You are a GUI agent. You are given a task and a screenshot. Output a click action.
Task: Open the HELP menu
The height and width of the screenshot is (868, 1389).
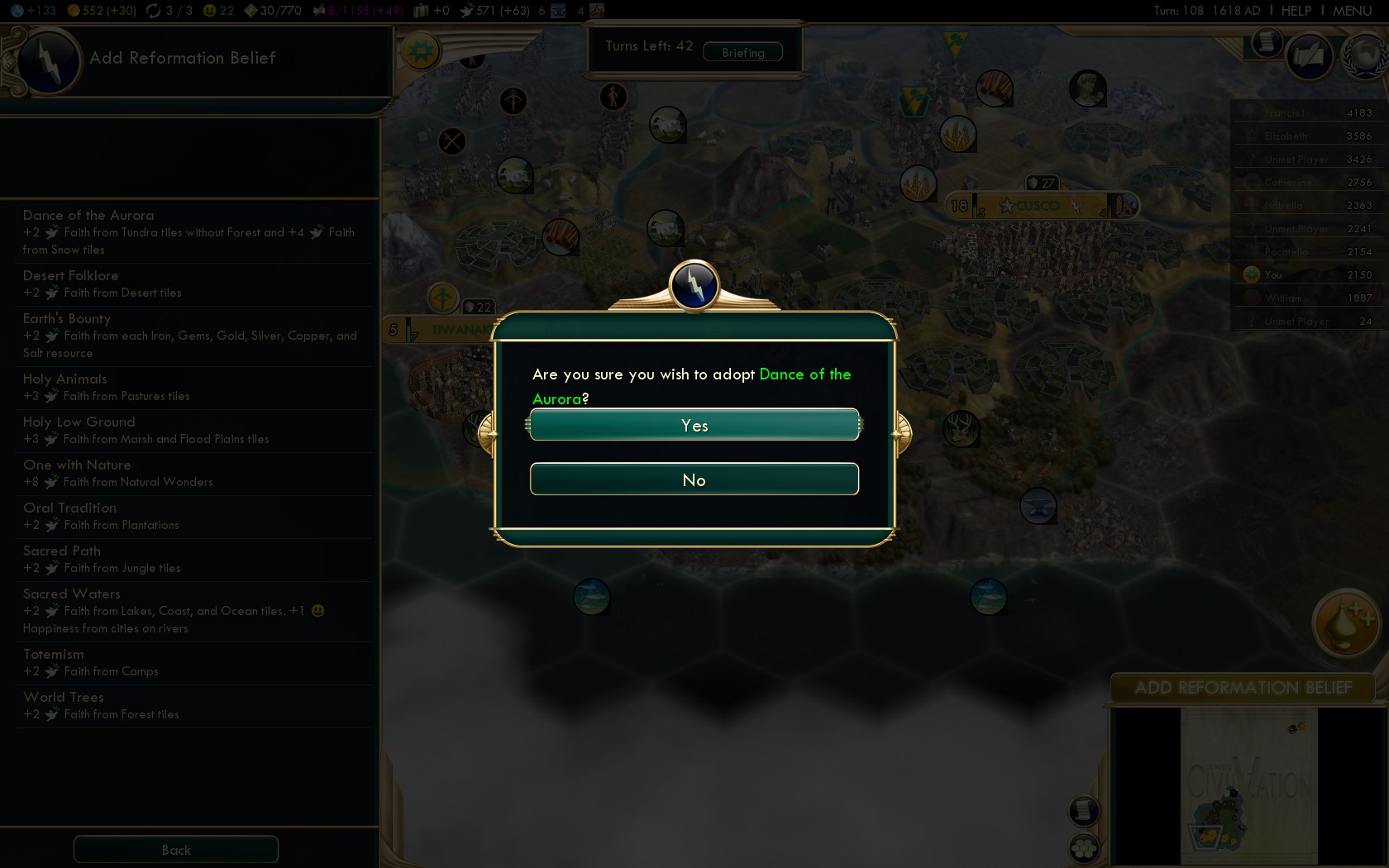(x=1296, y=11)
